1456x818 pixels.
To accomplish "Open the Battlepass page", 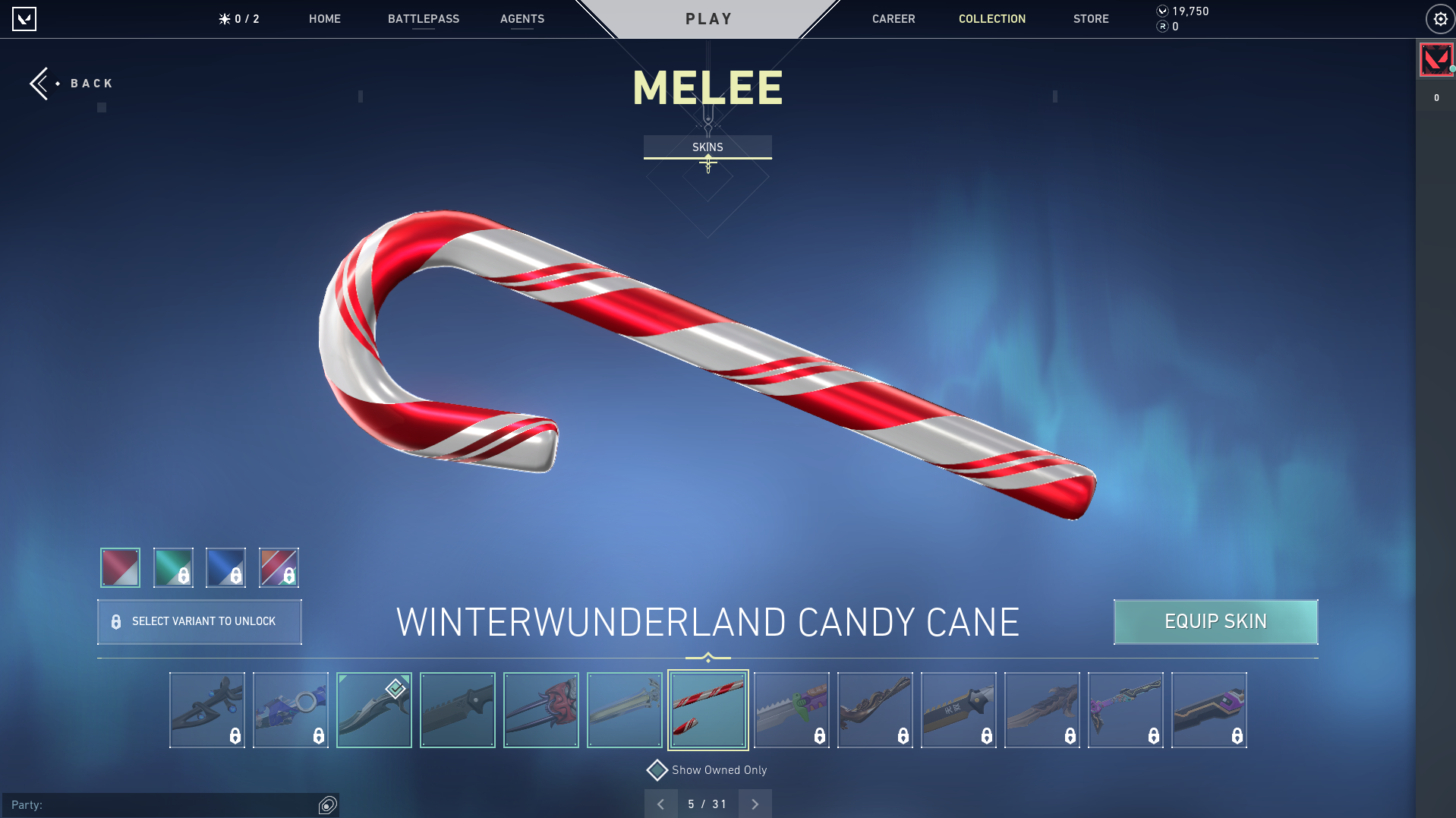I will point(423,19).
